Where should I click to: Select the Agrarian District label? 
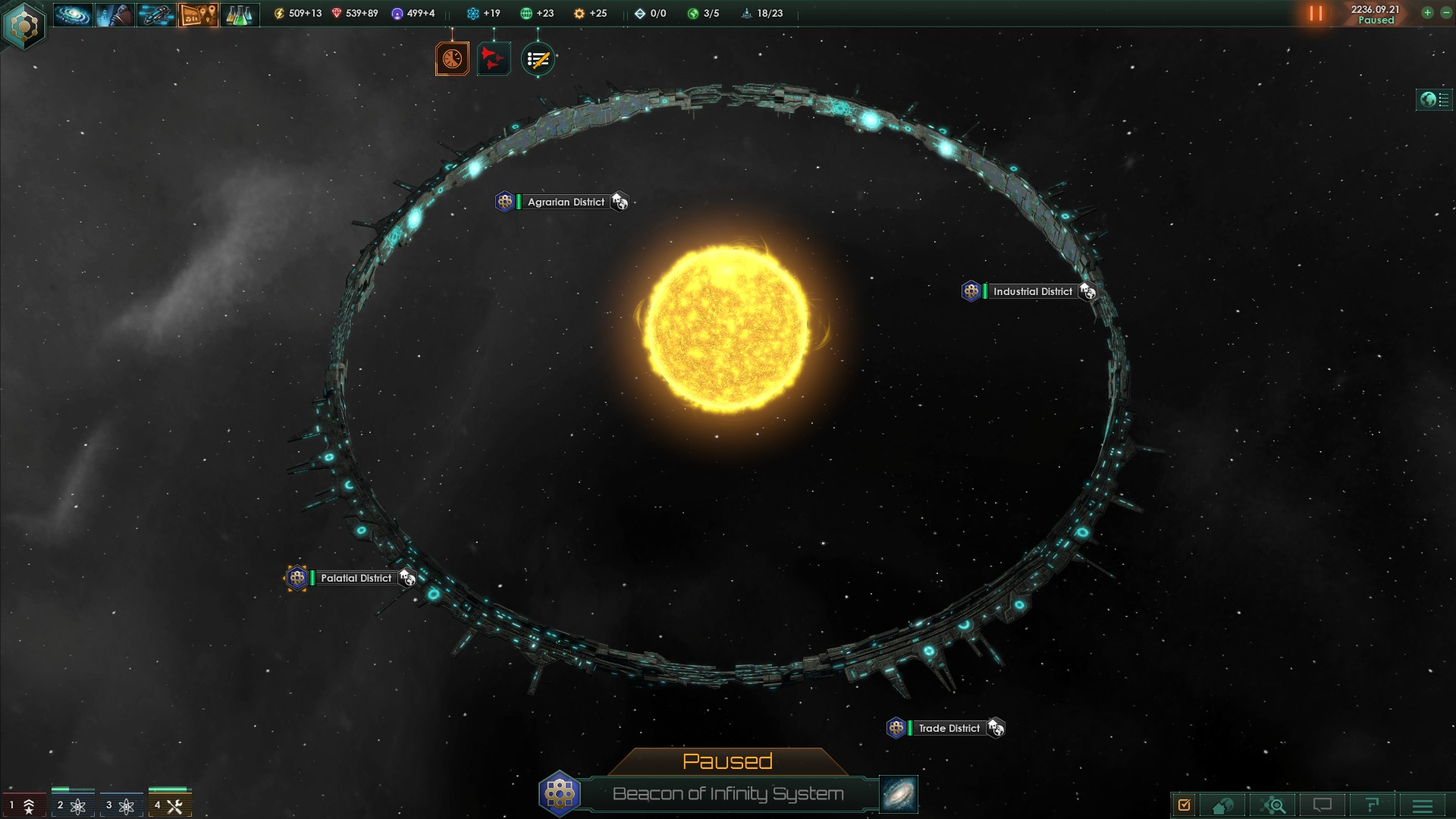coord(566,202)
